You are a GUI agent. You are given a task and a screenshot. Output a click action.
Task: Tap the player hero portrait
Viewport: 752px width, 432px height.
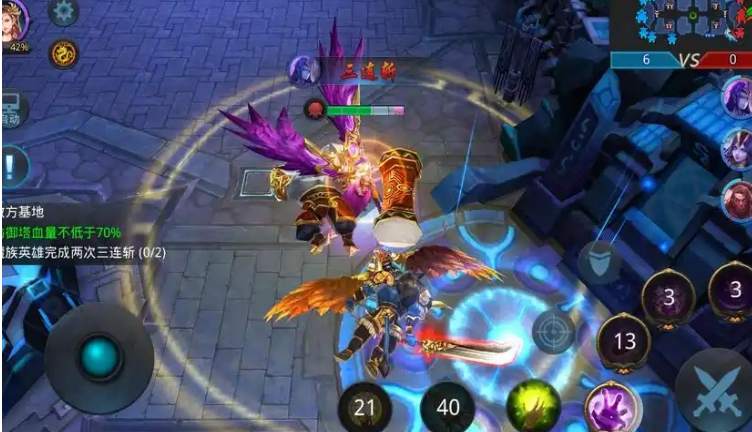tap(16, 20)
